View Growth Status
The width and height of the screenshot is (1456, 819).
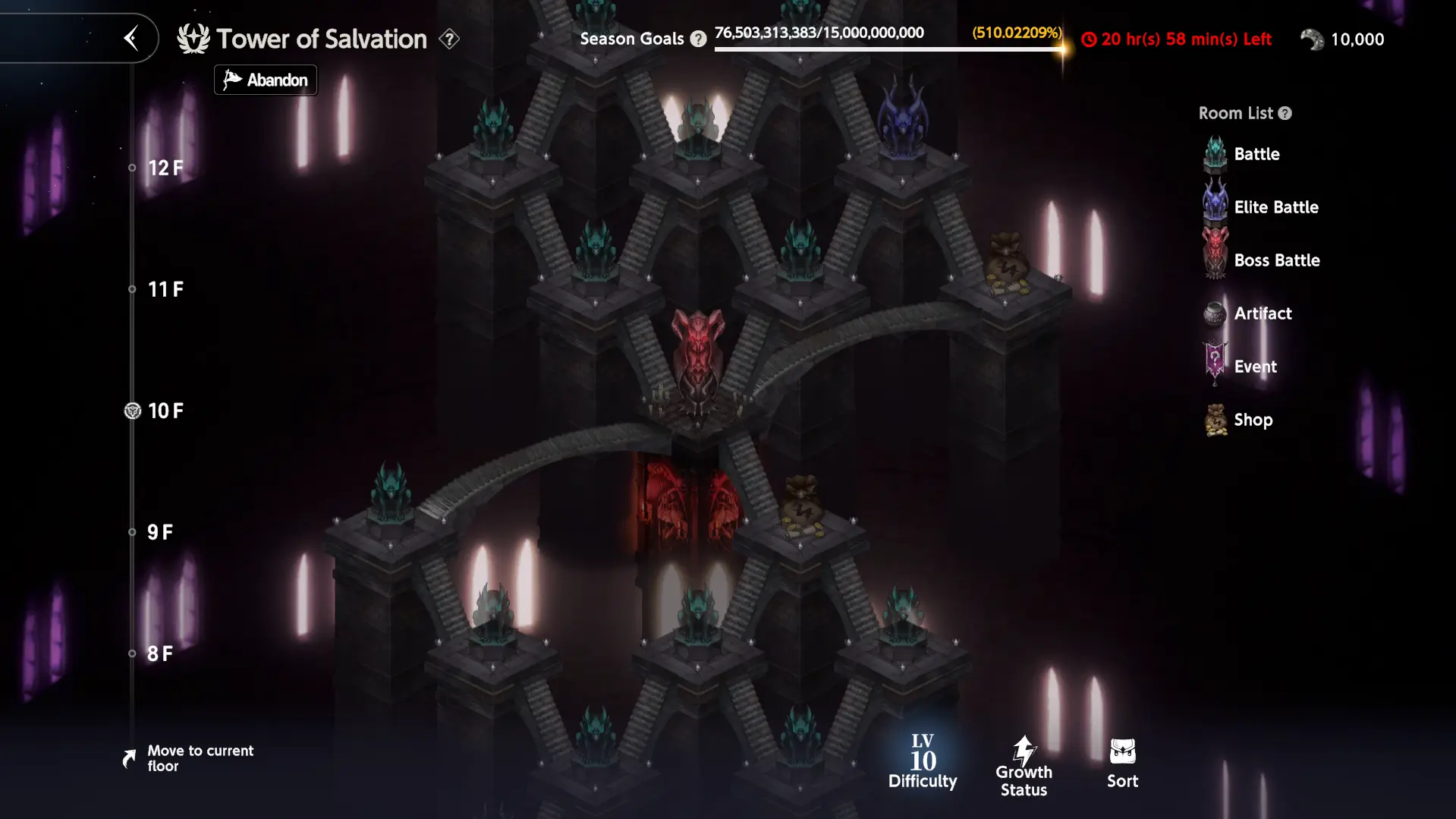coord(1024,766)
